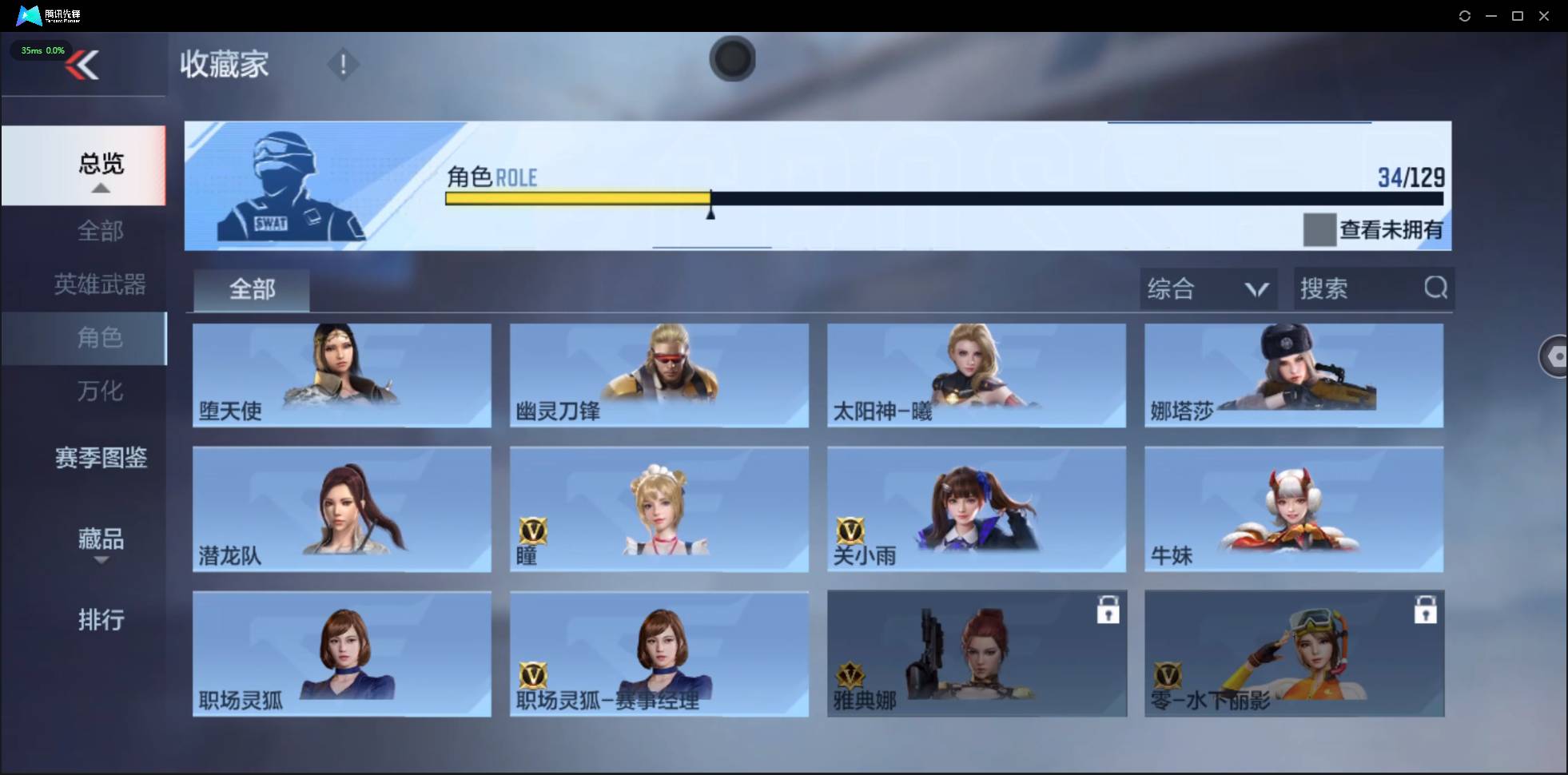
Task: Click the search magnifier icon
Action: [x=1436, y=288]
